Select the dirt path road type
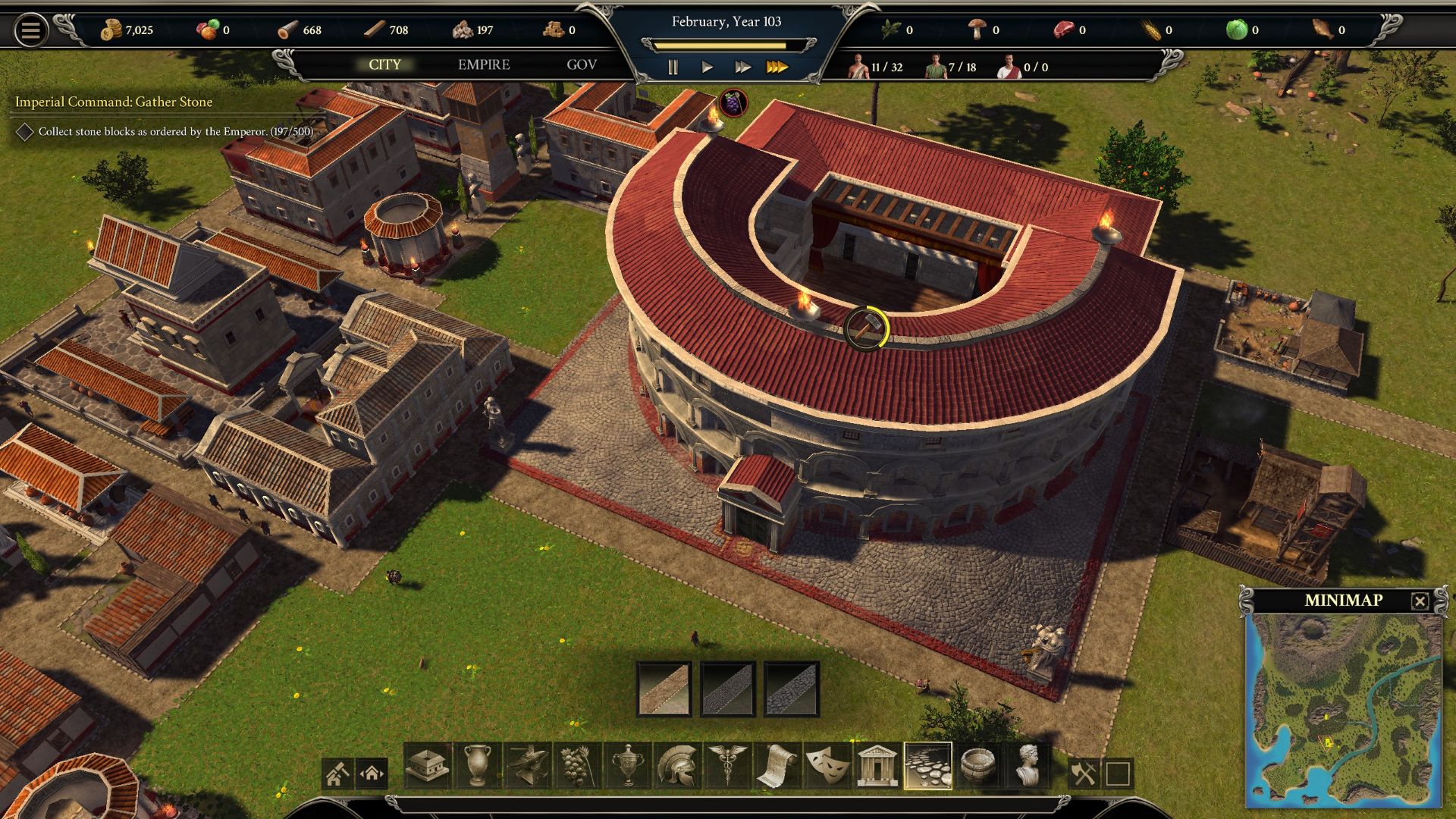This screenshot has width=1456, height=819. [x=664, y=689]
